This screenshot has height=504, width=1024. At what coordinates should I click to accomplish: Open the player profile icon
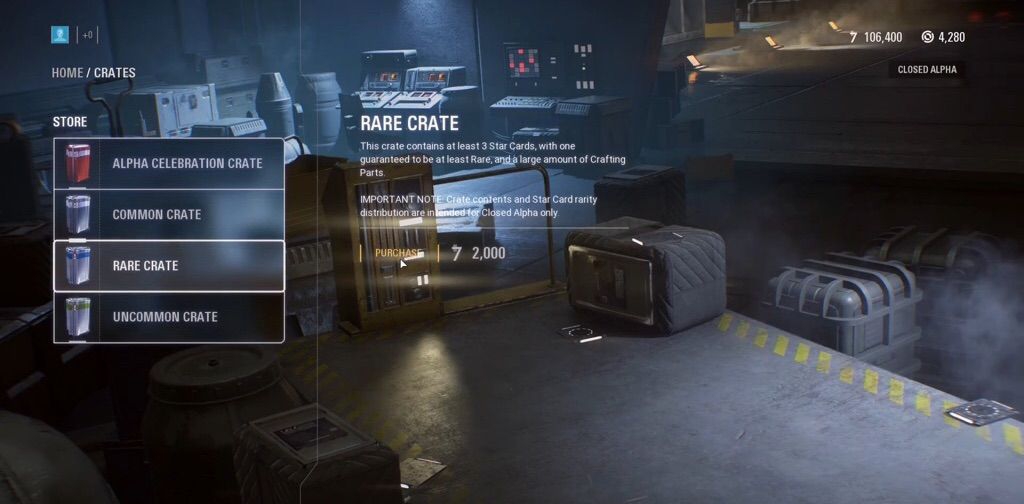(60, 35)
